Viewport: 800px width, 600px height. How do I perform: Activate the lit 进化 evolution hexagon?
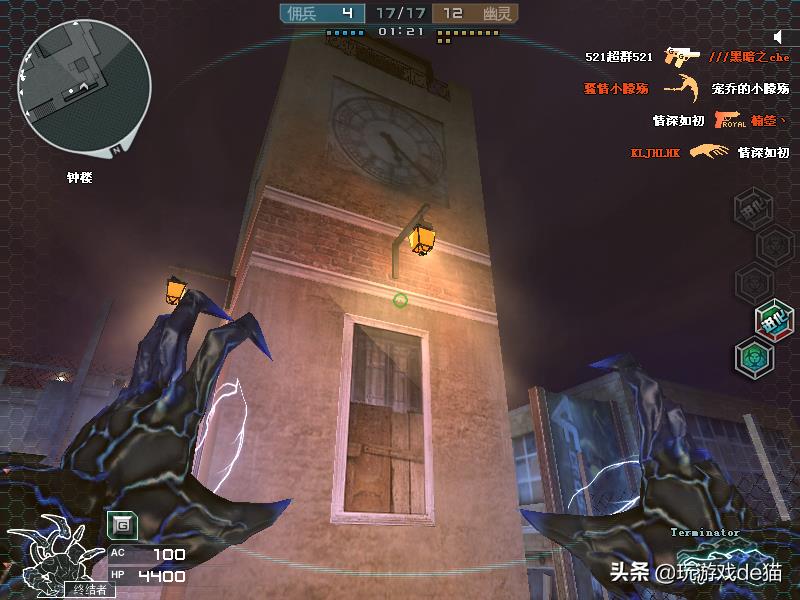coord(774,320)
